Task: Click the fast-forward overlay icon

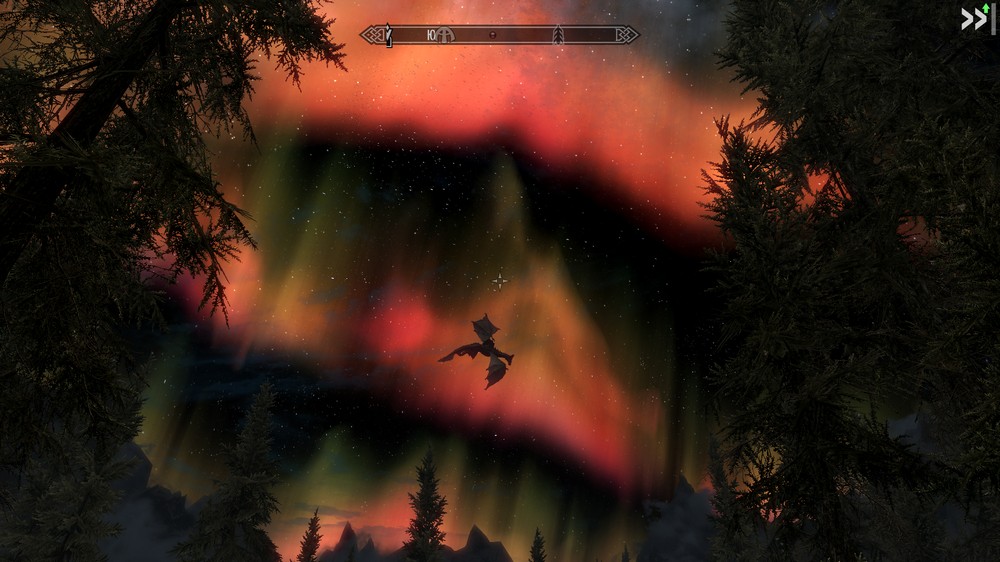Action: click(974, 19)
